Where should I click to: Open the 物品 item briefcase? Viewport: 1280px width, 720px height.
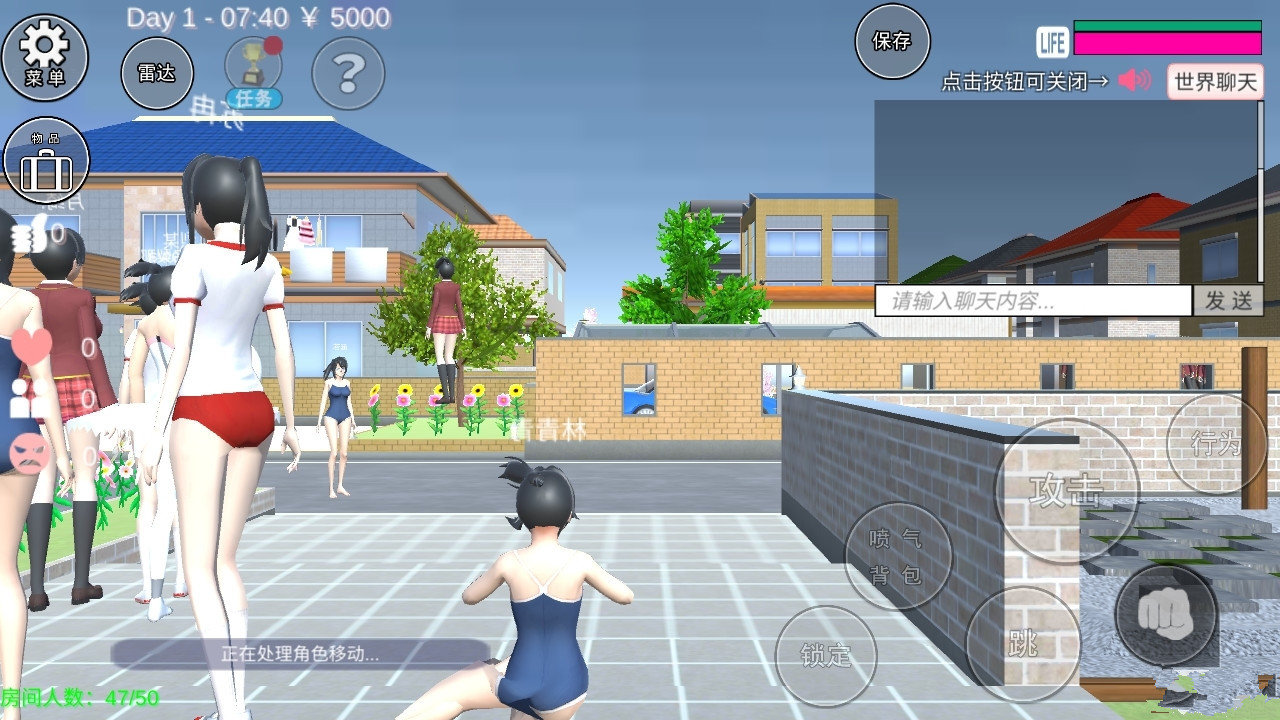pos(45,160)
